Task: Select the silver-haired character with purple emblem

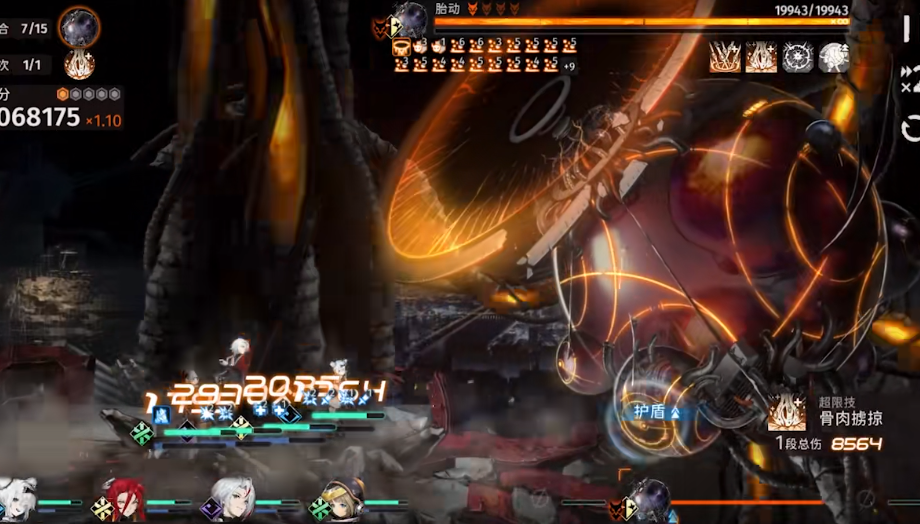Action: click(232, 497)
